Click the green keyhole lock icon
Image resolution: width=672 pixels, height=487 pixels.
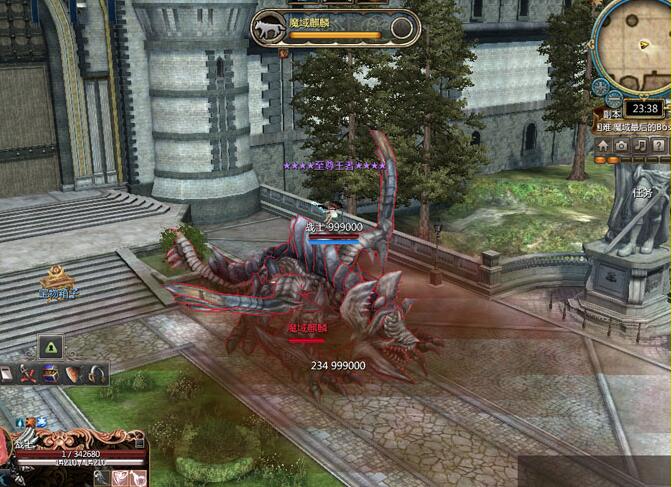click(x=50, y=348)
